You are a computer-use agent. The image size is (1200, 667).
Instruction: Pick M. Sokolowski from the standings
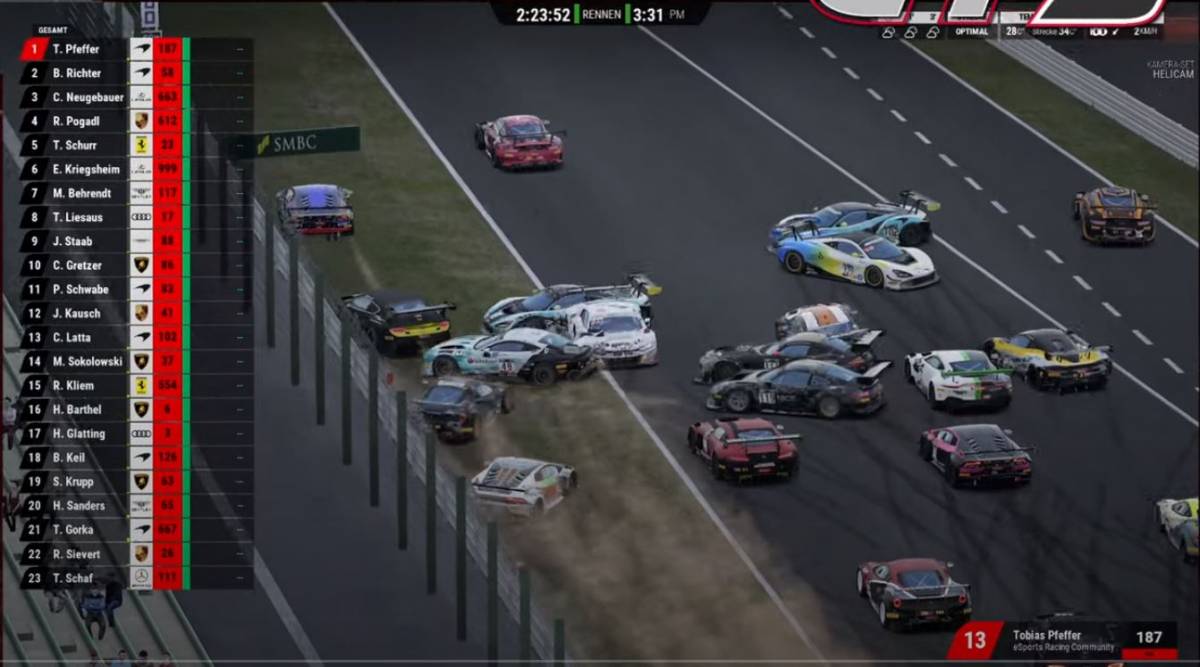(x=86, y=361)
